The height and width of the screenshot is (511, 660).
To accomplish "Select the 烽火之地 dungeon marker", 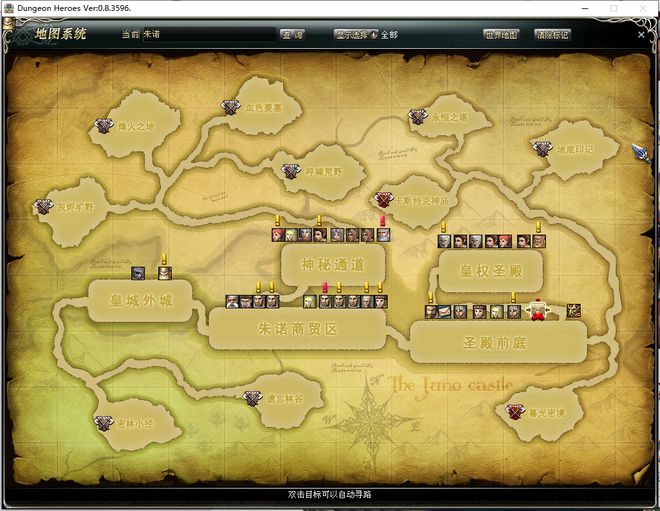I will pos(103,126).
